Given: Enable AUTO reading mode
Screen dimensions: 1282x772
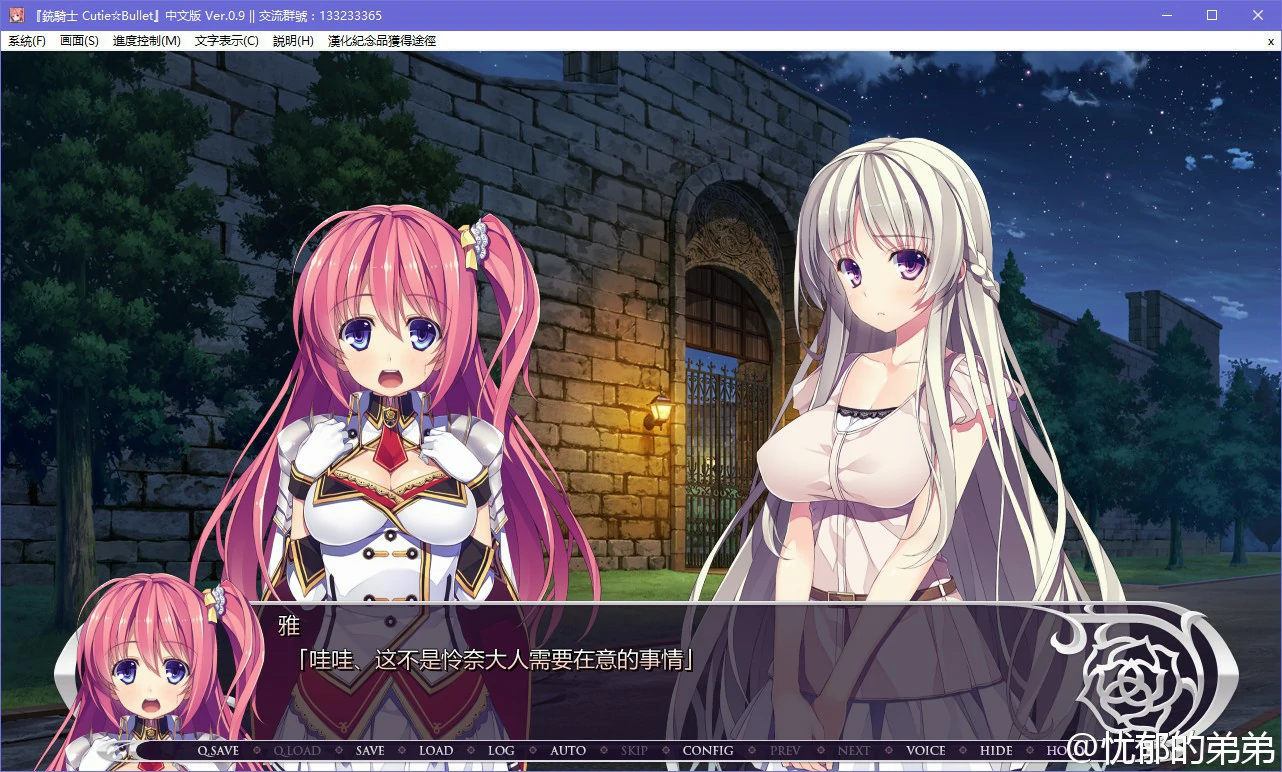Looking at the screenshot, I should coord(567,750).
